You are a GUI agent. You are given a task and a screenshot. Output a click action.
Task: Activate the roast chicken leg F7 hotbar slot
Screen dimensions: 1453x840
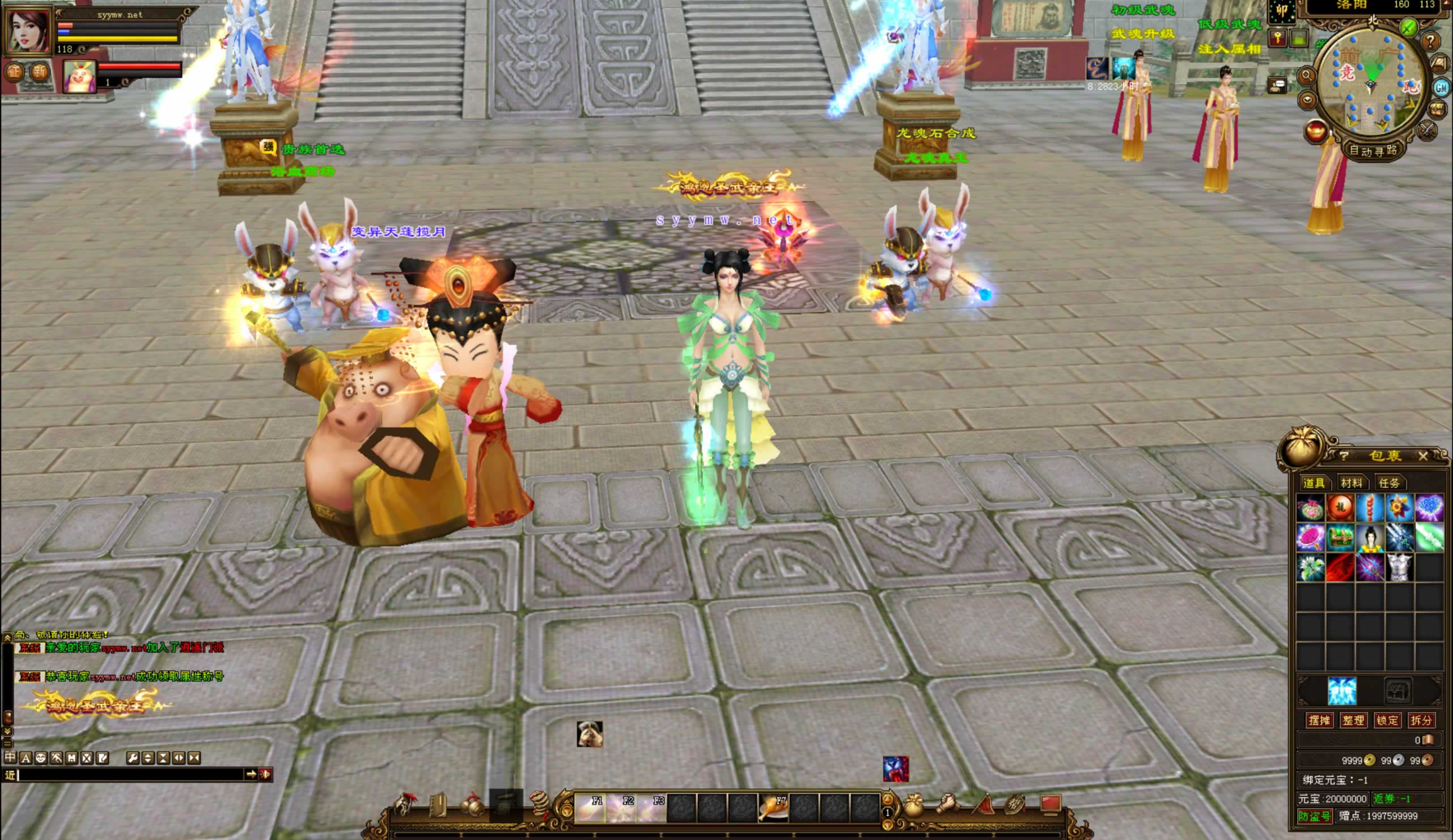tap(773, 807)
